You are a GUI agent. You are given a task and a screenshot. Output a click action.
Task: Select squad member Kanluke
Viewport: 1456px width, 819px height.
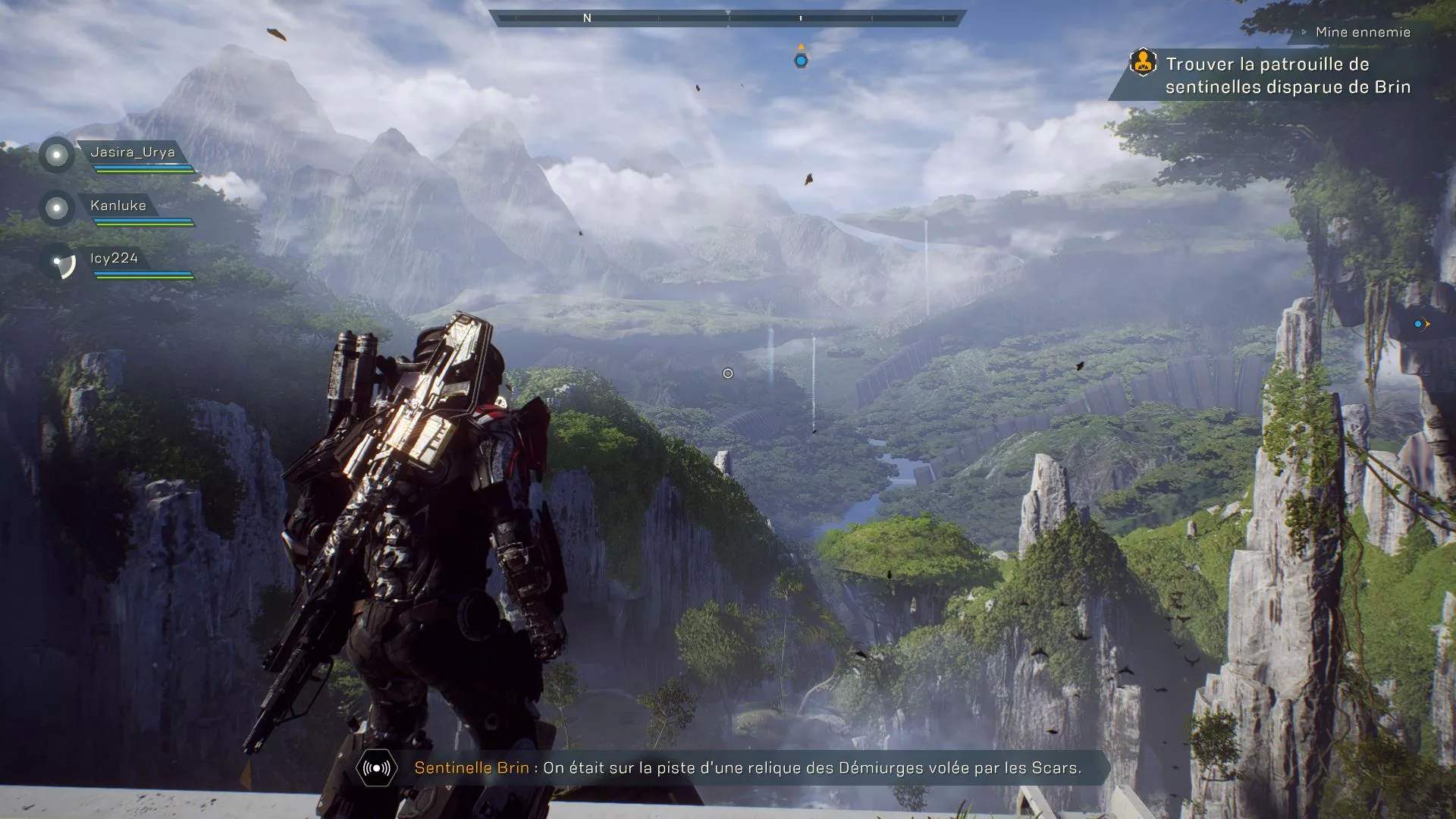click(118, 206)
